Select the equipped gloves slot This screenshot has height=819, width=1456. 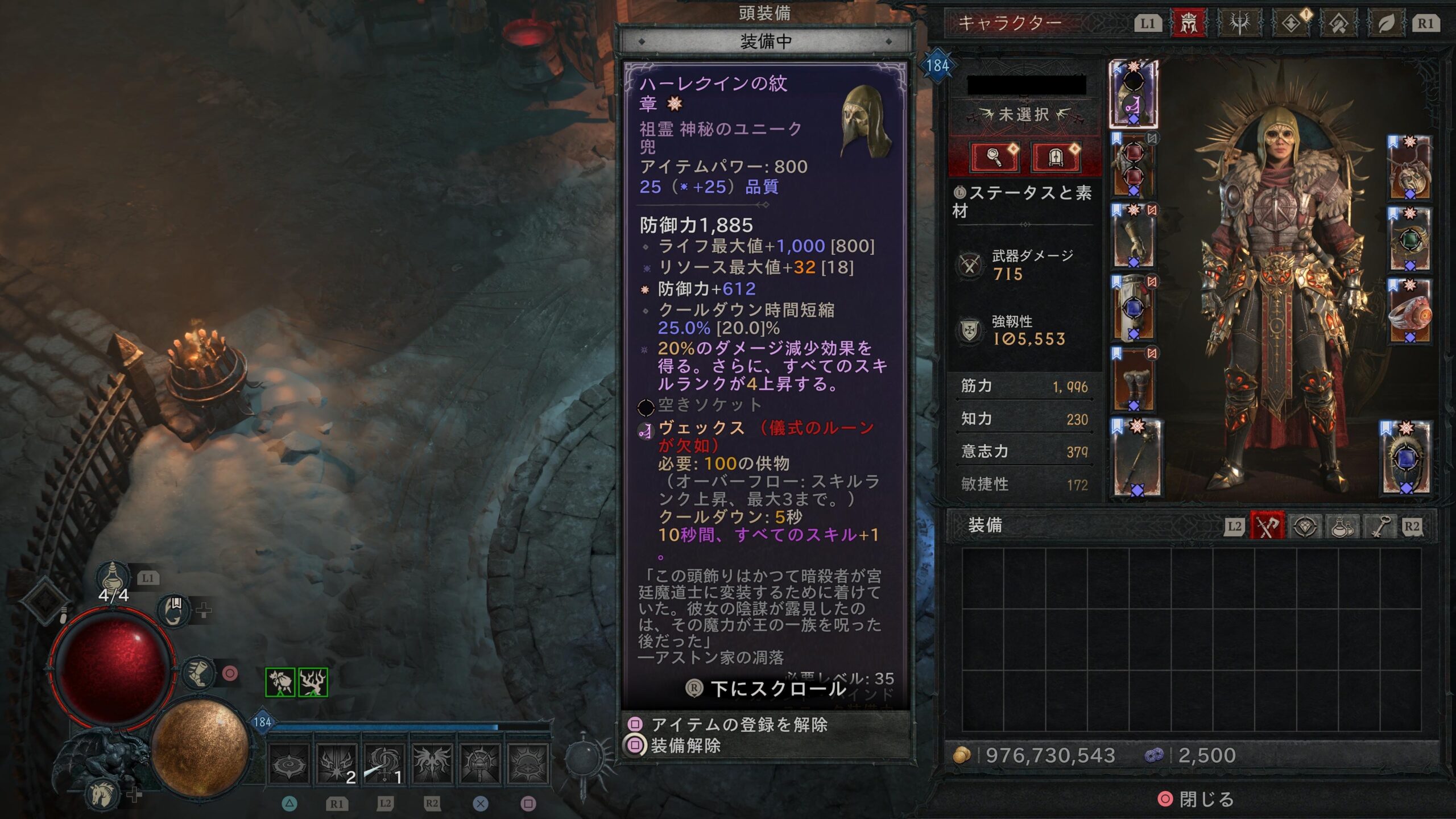[1133, 237]
